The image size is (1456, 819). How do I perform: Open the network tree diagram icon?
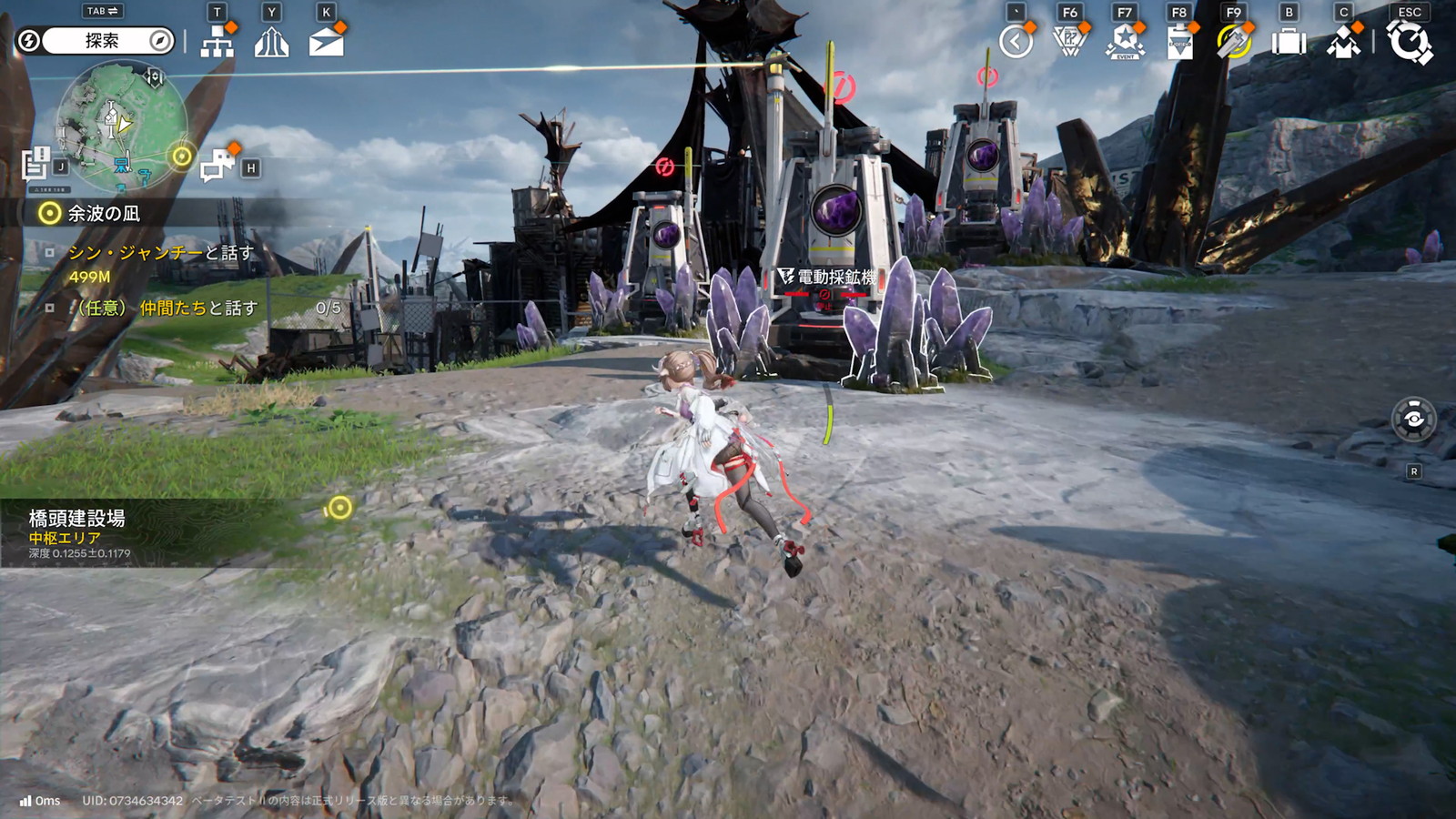217,42
